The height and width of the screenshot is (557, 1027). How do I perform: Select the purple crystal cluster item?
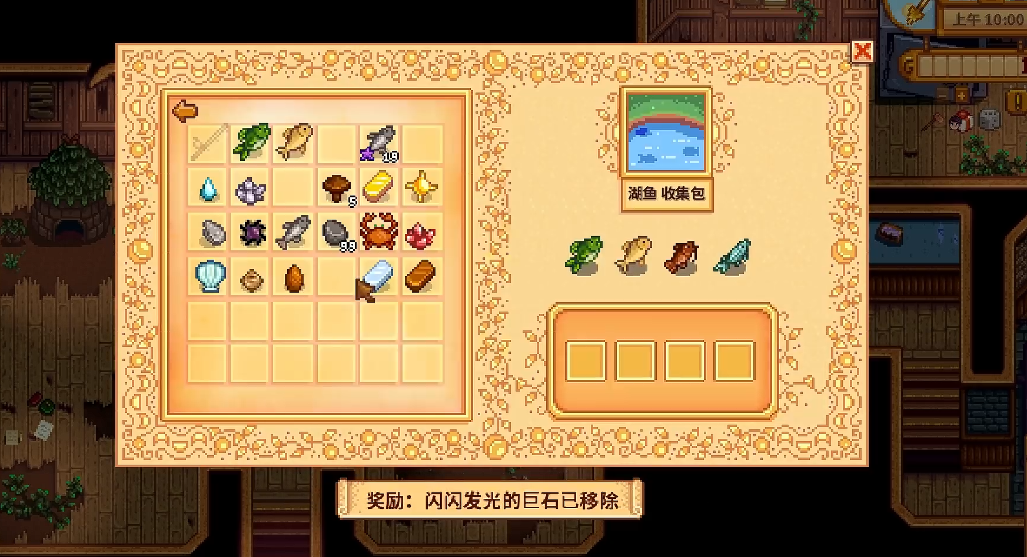(x=251, y=187)
